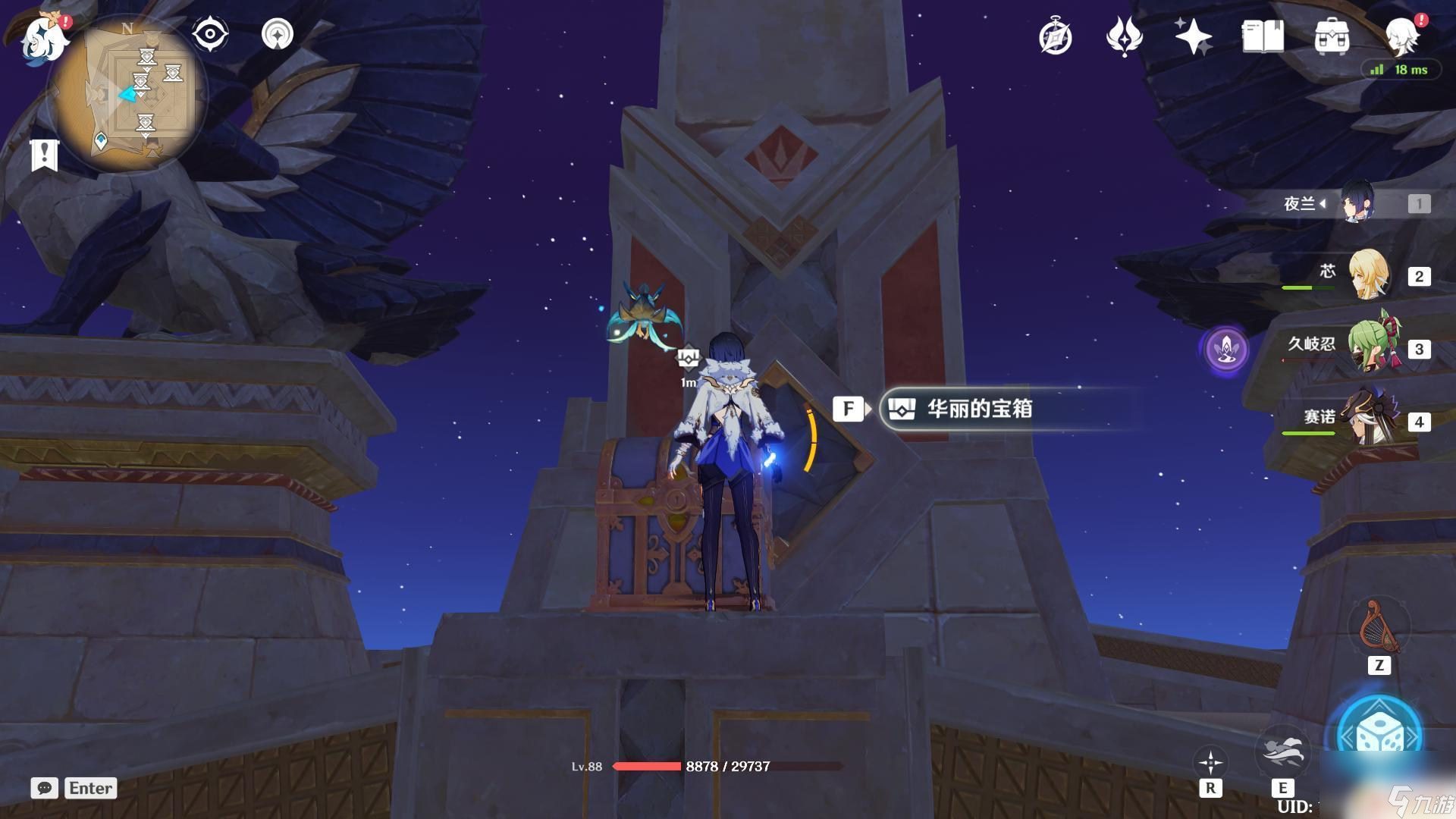1456x819 pixels.
Task: Click the purple lotus burst icon
Action: [x=1226, y=350]
